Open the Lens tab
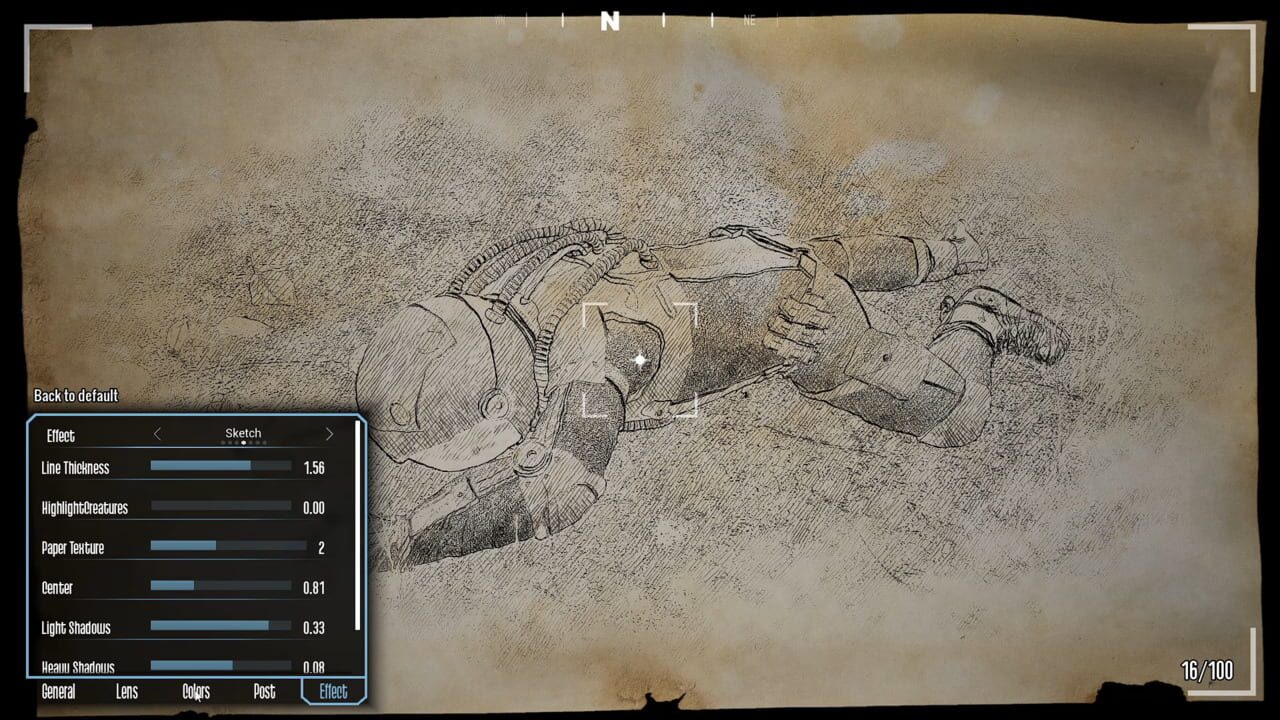This screenshot has height=720, width=1280. (x=126, y=691)
